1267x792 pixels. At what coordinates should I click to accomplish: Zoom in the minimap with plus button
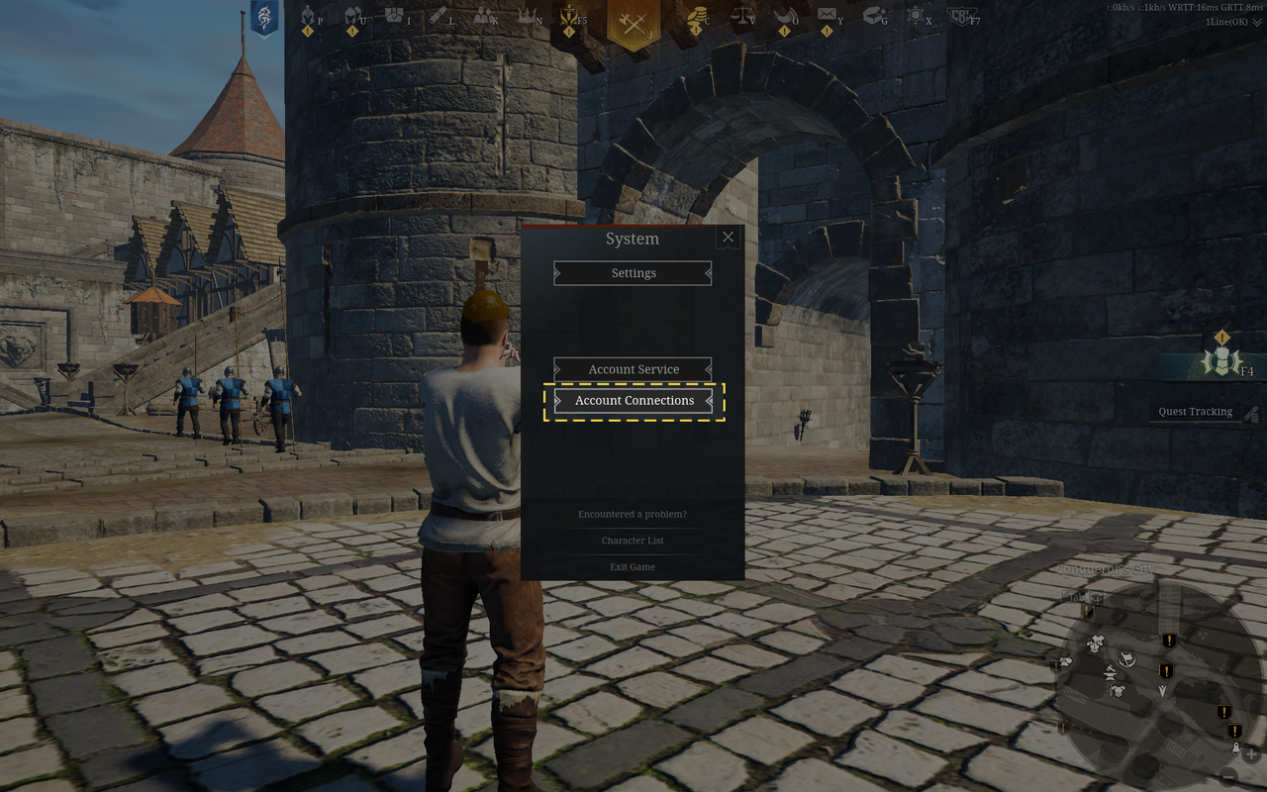pos(1251,754)
